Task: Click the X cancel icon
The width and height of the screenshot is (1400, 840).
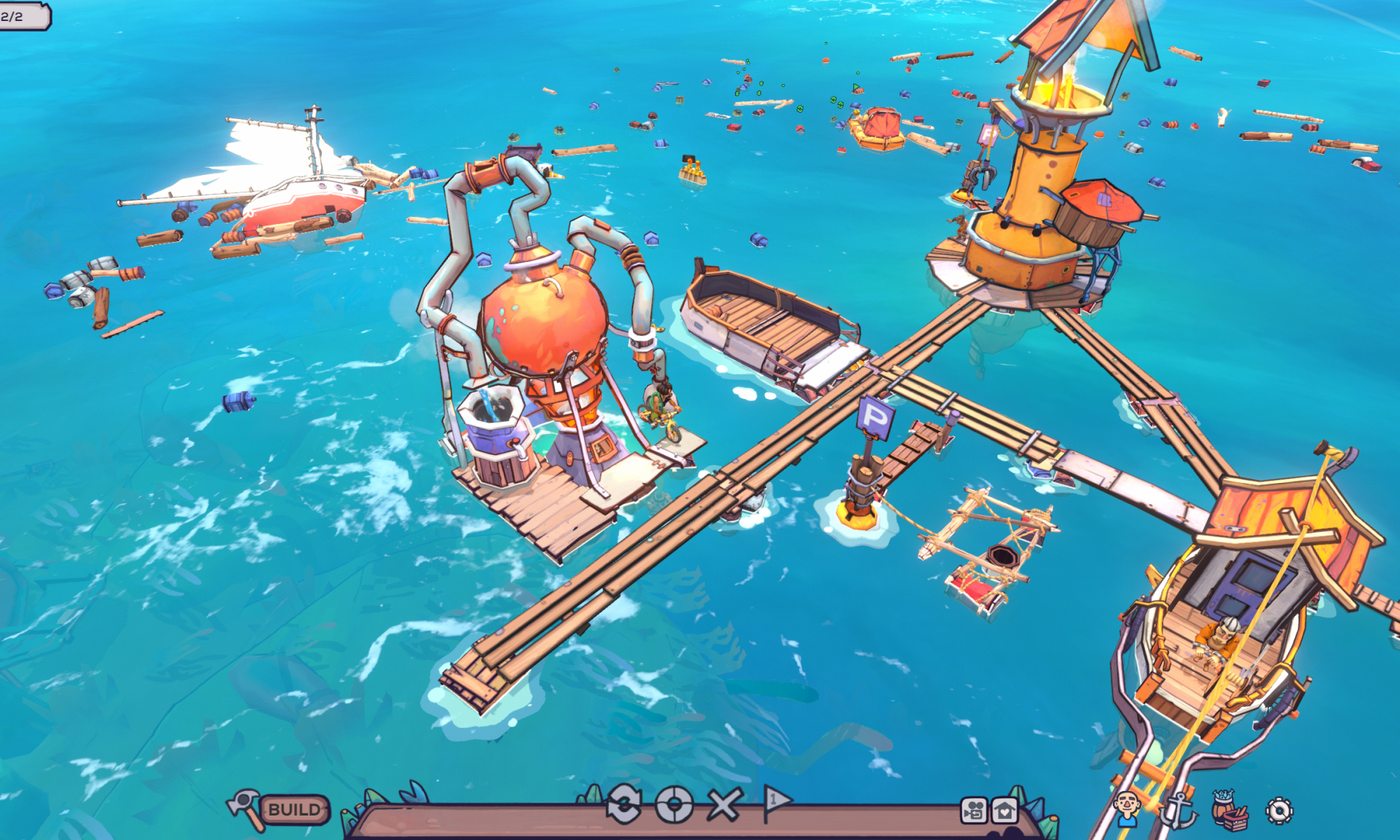Action: click(x=724, y=805)
